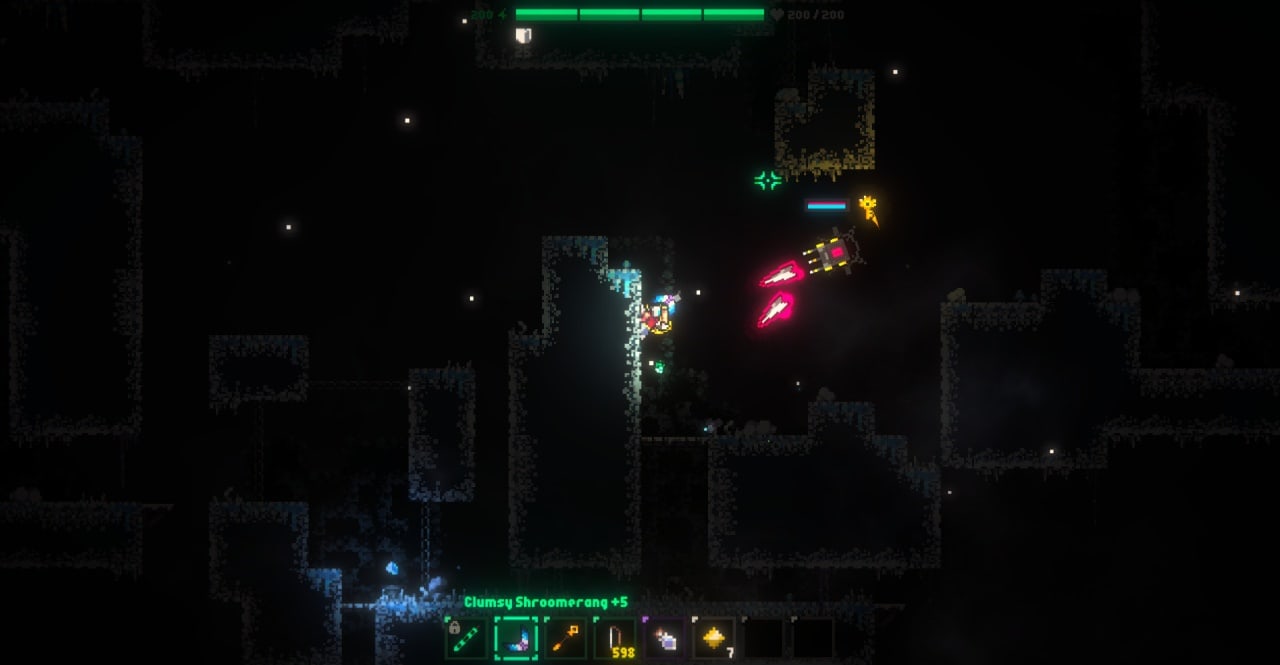Select the locked green staff hotbar slot
This screenshot has height=665, width=1280.
[x=466, y=638]
